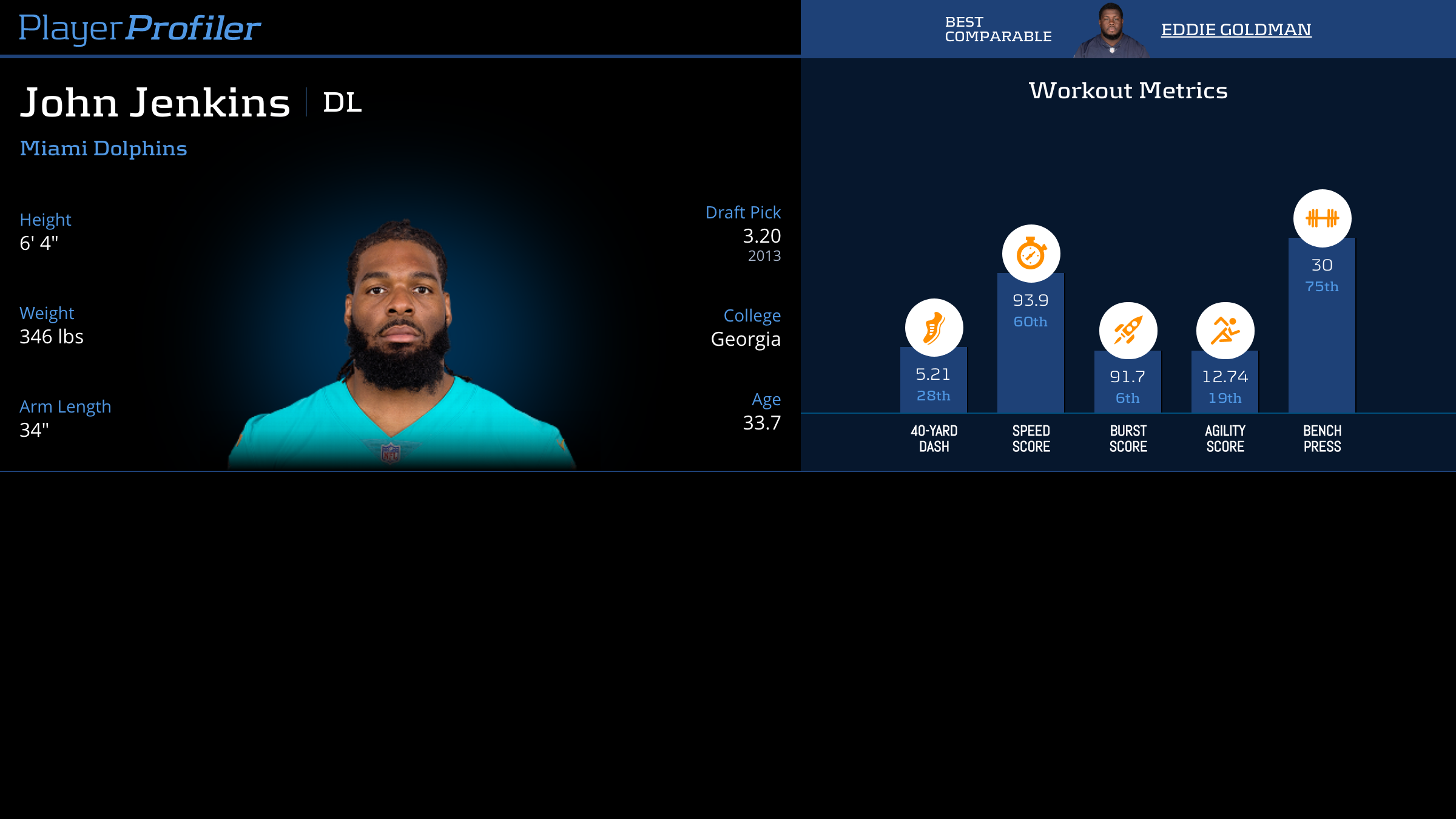This screenshot has height=819, width=1456.
Task: Select the Speed Score stopwatch icon
Action: pyautogui.click(x=1031, y=254)
